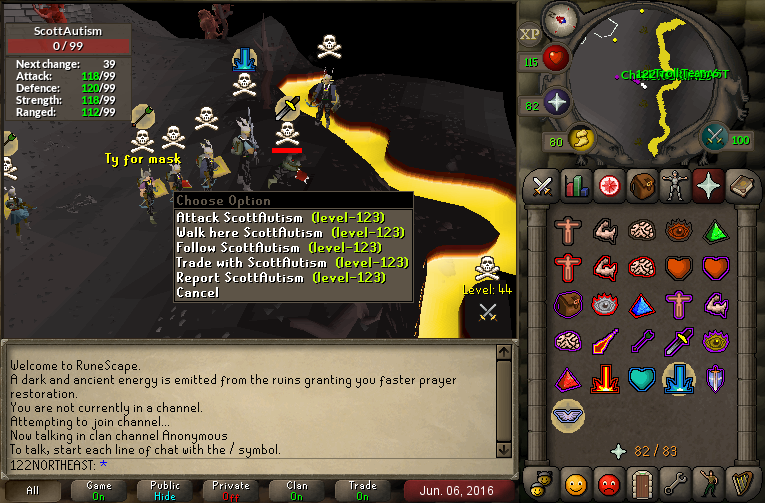Screen dimensions: 765x504
Task: Pick Trade with ScottAutism option
Action: tap(292, 262)
